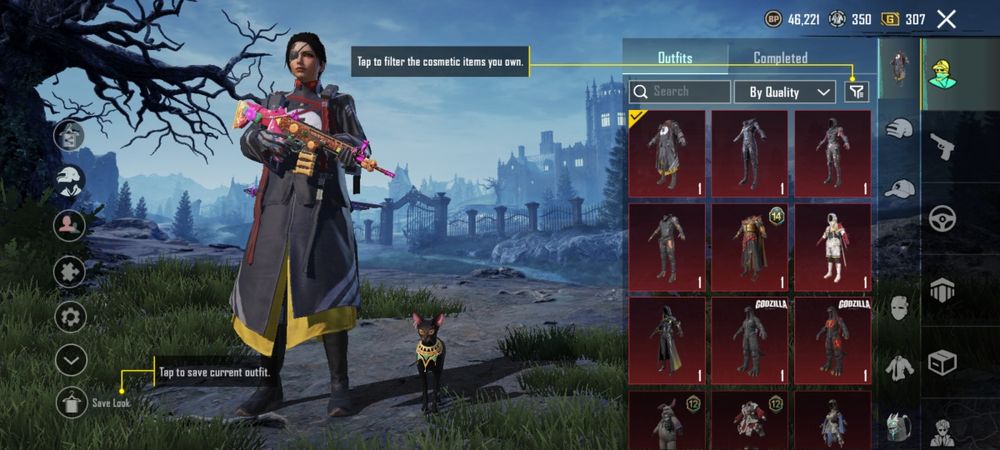
Task: Choose the white hooded outfit with red trim
Action: coord(832,248)
